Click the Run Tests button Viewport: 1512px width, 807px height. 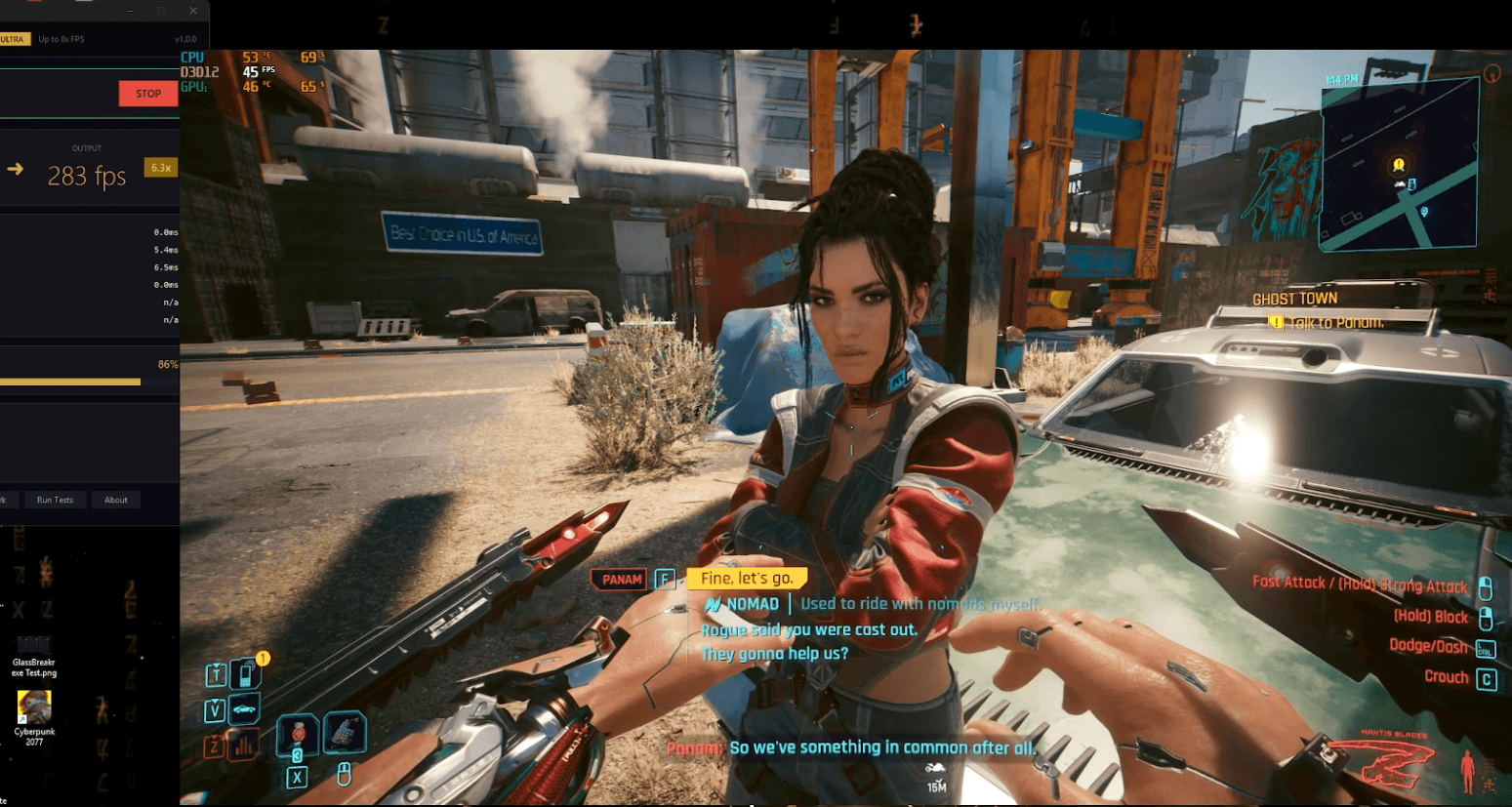55,499
